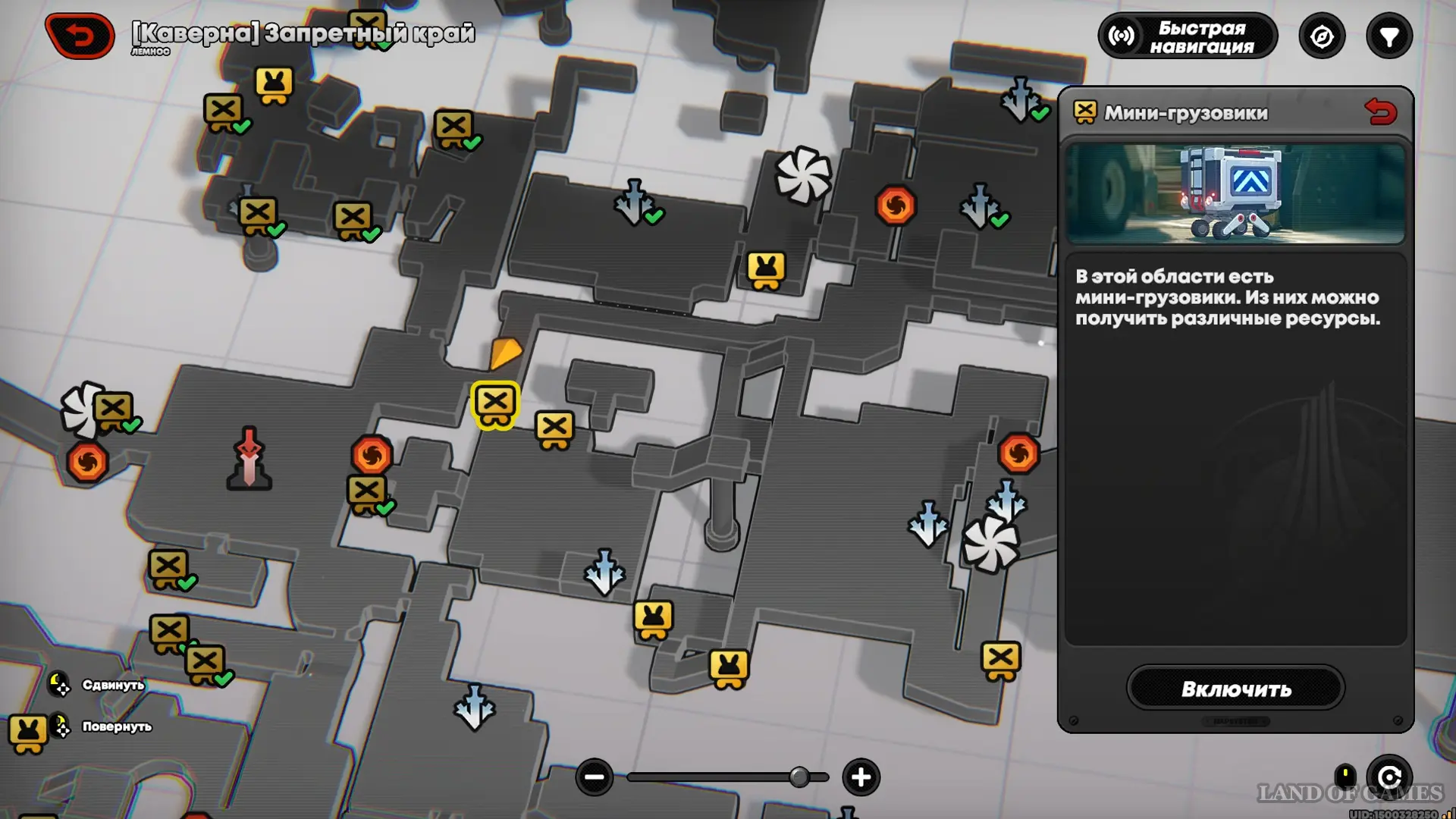Screen dimensions: 1456x819
Task: Click the compass recenter button
Action: 1322,36
